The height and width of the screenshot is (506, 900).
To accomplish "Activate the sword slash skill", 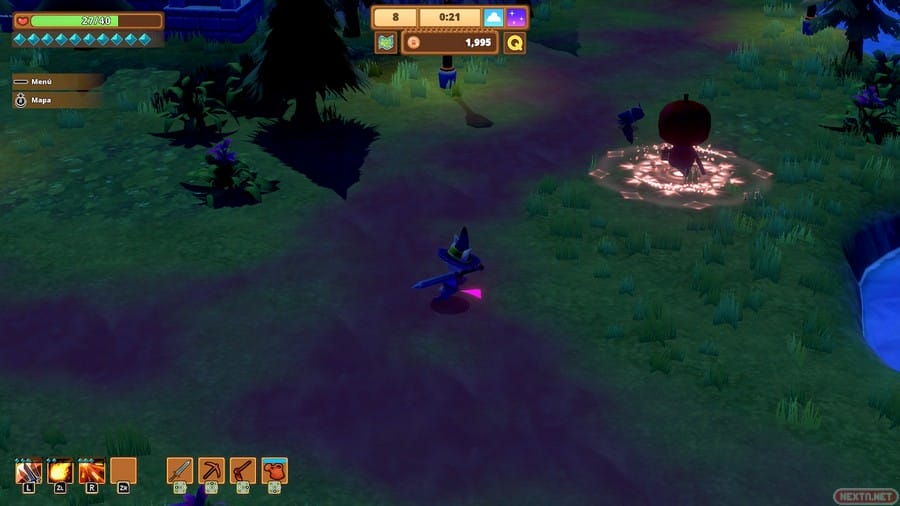I will coord(28,470).
